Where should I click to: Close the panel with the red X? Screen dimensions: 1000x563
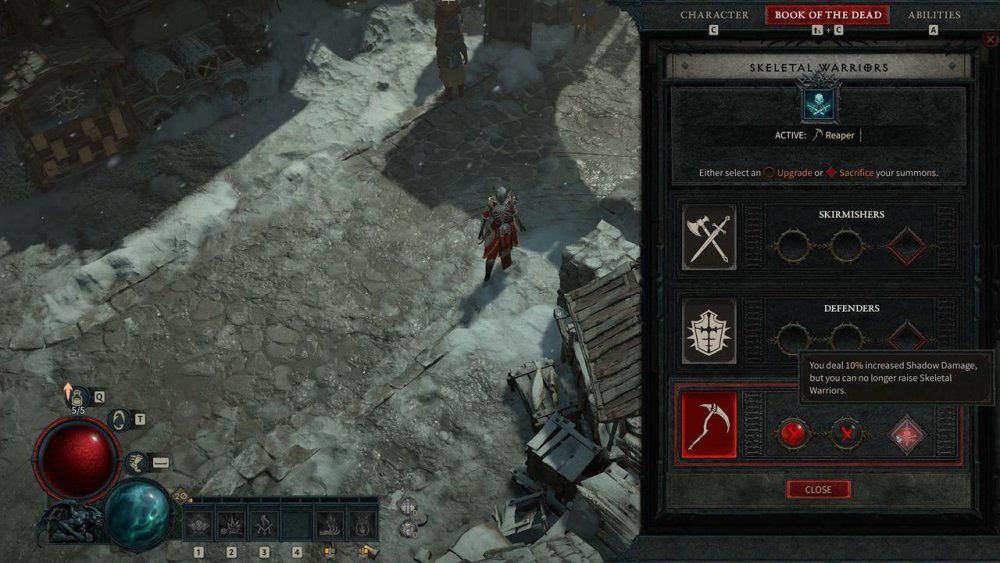990,40
